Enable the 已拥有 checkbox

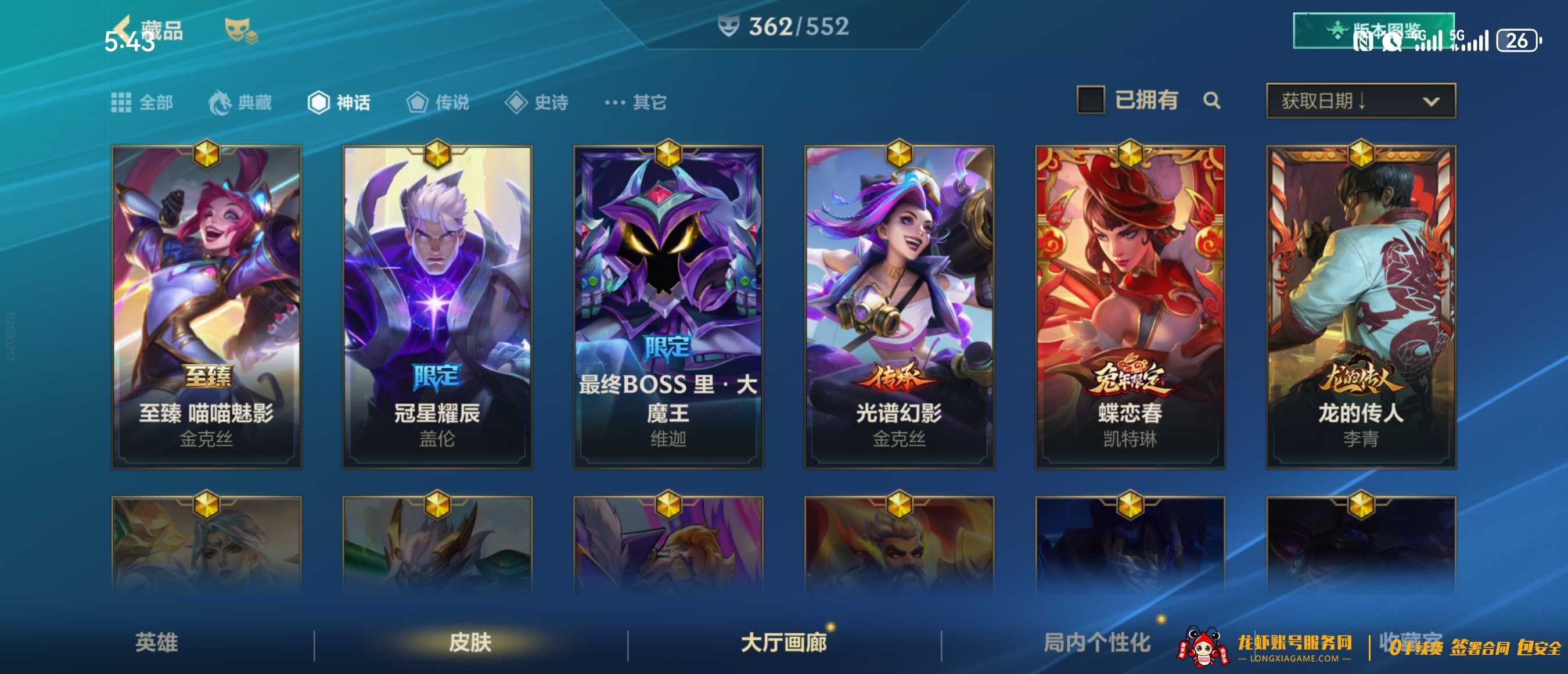tap(1091, 100)
